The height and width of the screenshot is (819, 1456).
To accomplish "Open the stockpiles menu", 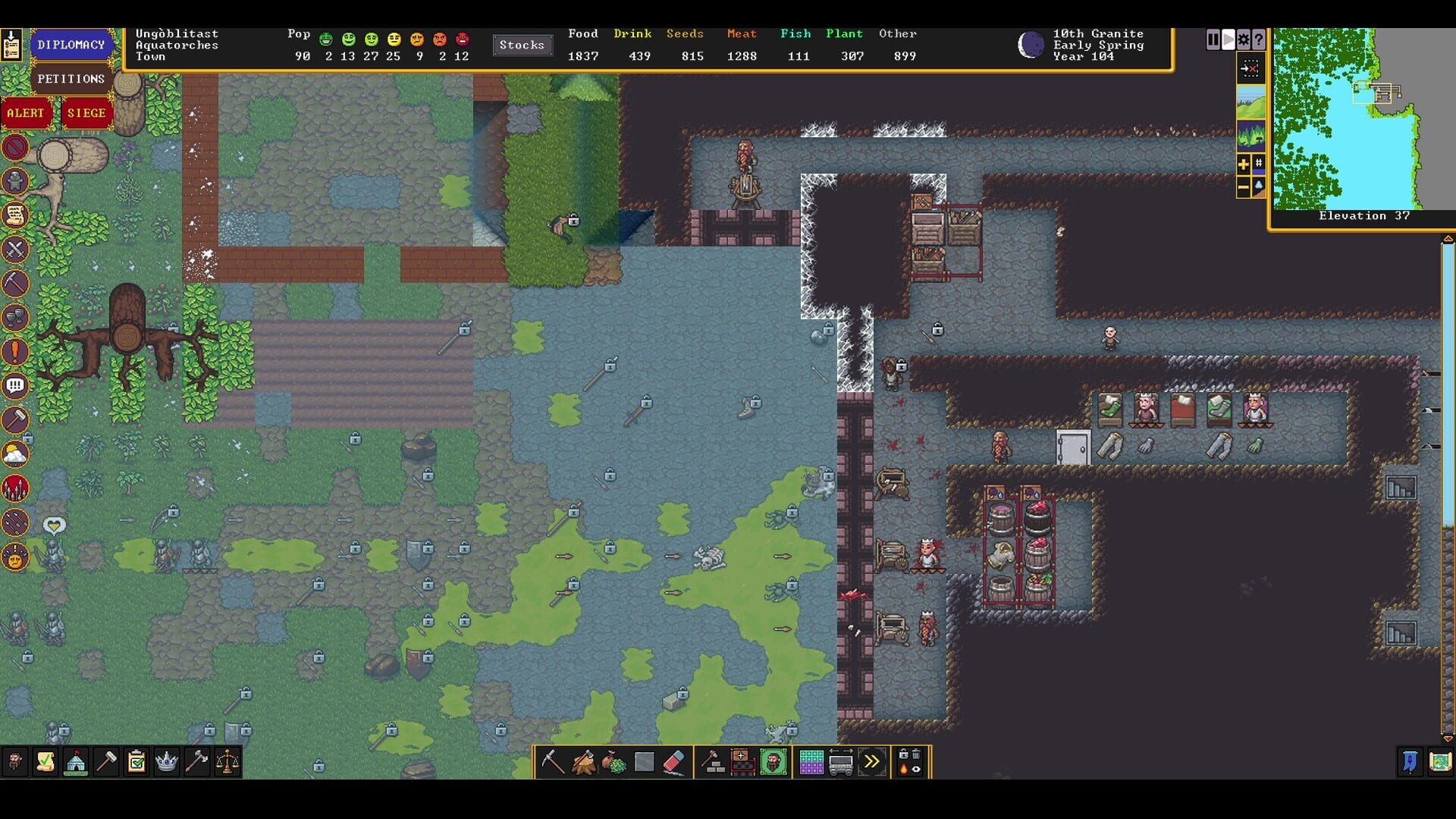I will point(811,762).
